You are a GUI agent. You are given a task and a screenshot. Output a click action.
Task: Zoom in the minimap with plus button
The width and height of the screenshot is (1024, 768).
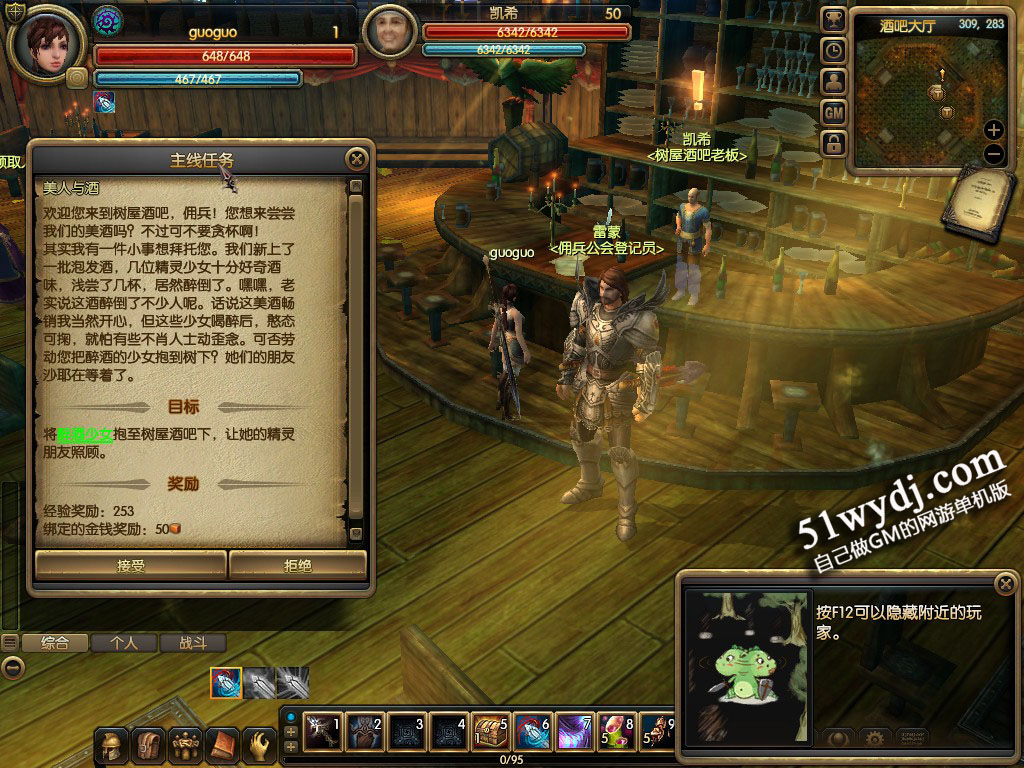[993, 130]
